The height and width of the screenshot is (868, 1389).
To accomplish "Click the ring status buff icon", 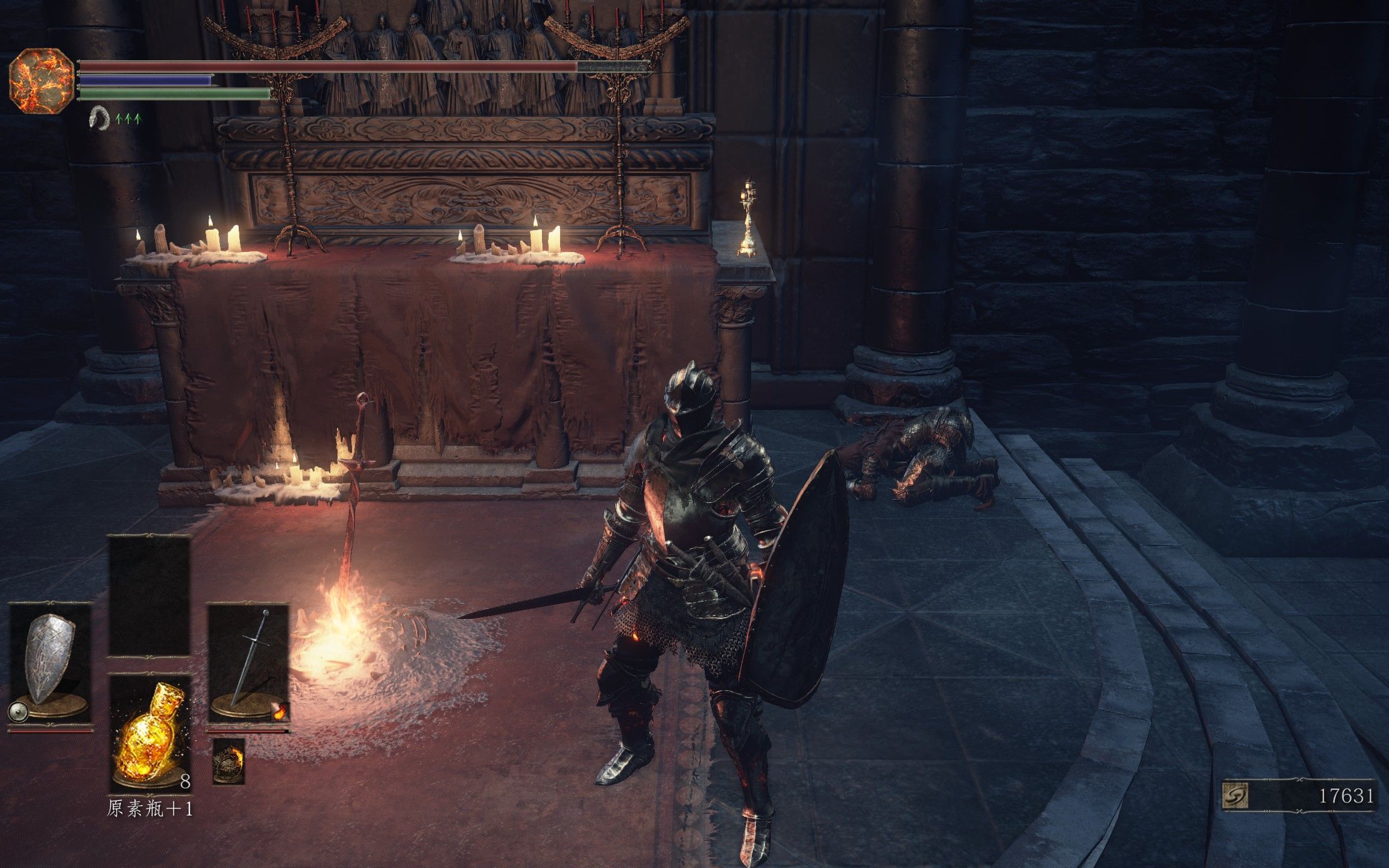I will (x=99, y=118).
